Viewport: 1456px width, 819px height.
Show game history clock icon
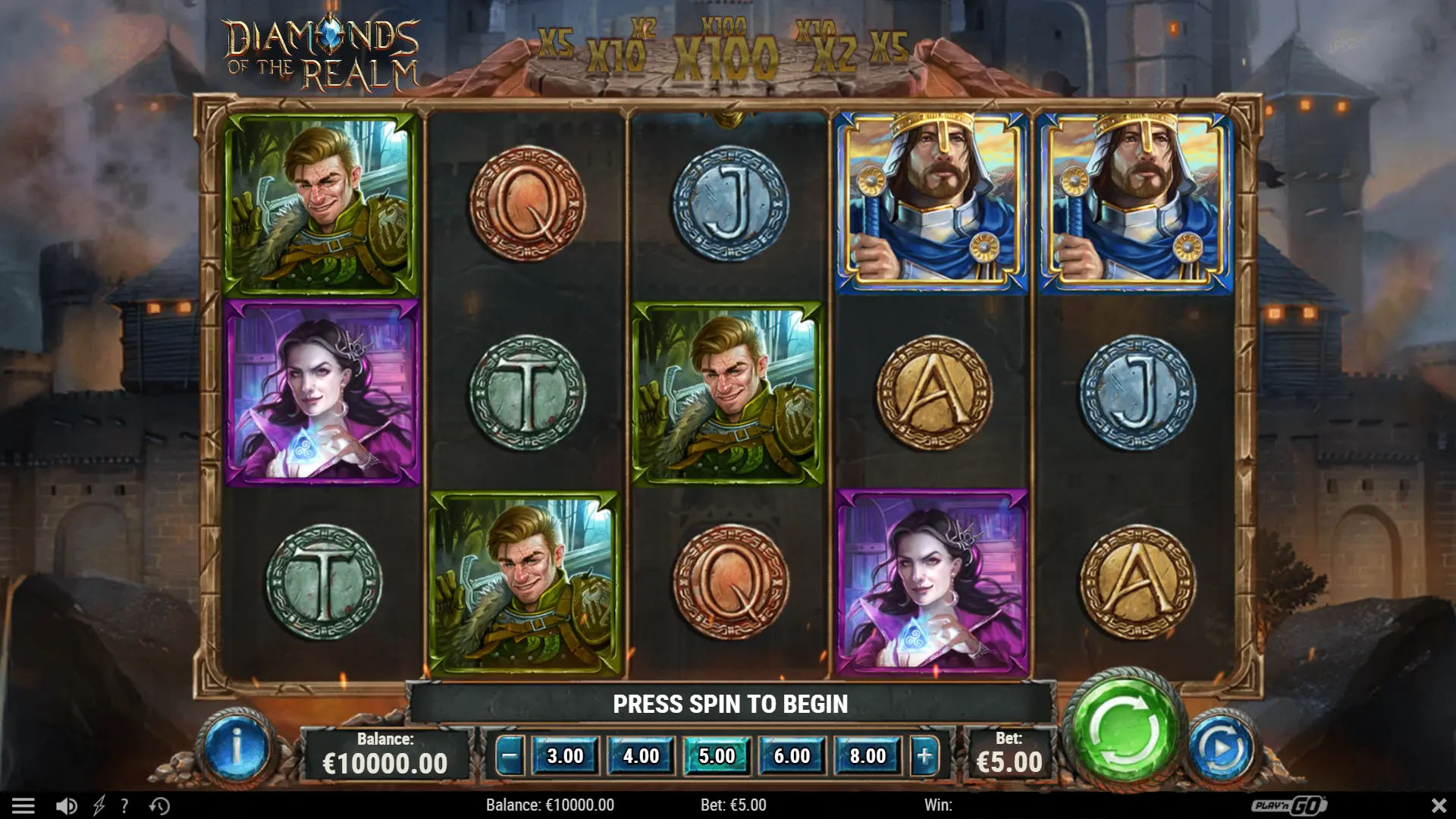click(x=159, y=805)
